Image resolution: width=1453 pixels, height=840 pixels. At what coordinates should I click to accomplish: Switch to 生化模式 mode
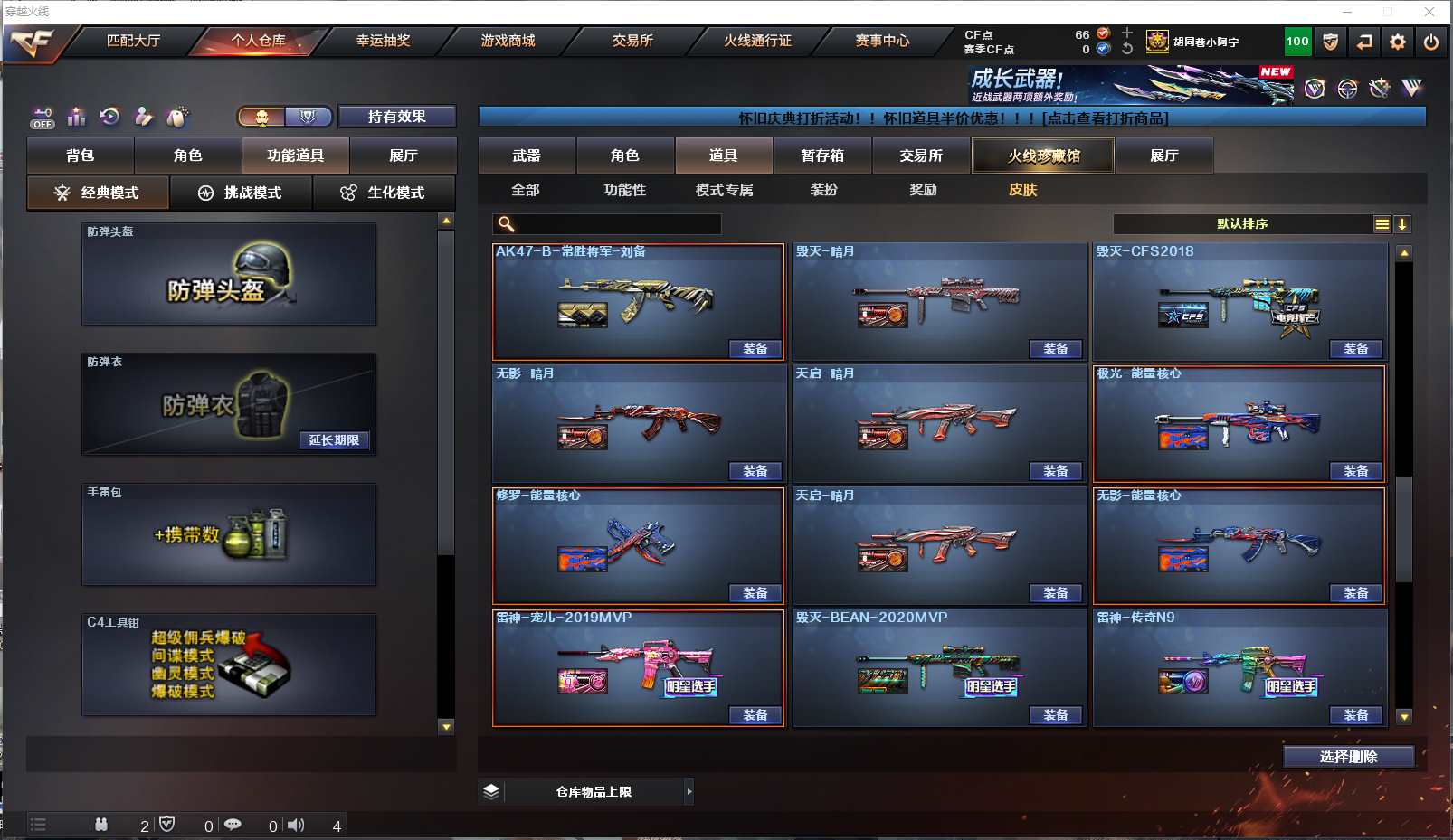click(x=384, y=193)
